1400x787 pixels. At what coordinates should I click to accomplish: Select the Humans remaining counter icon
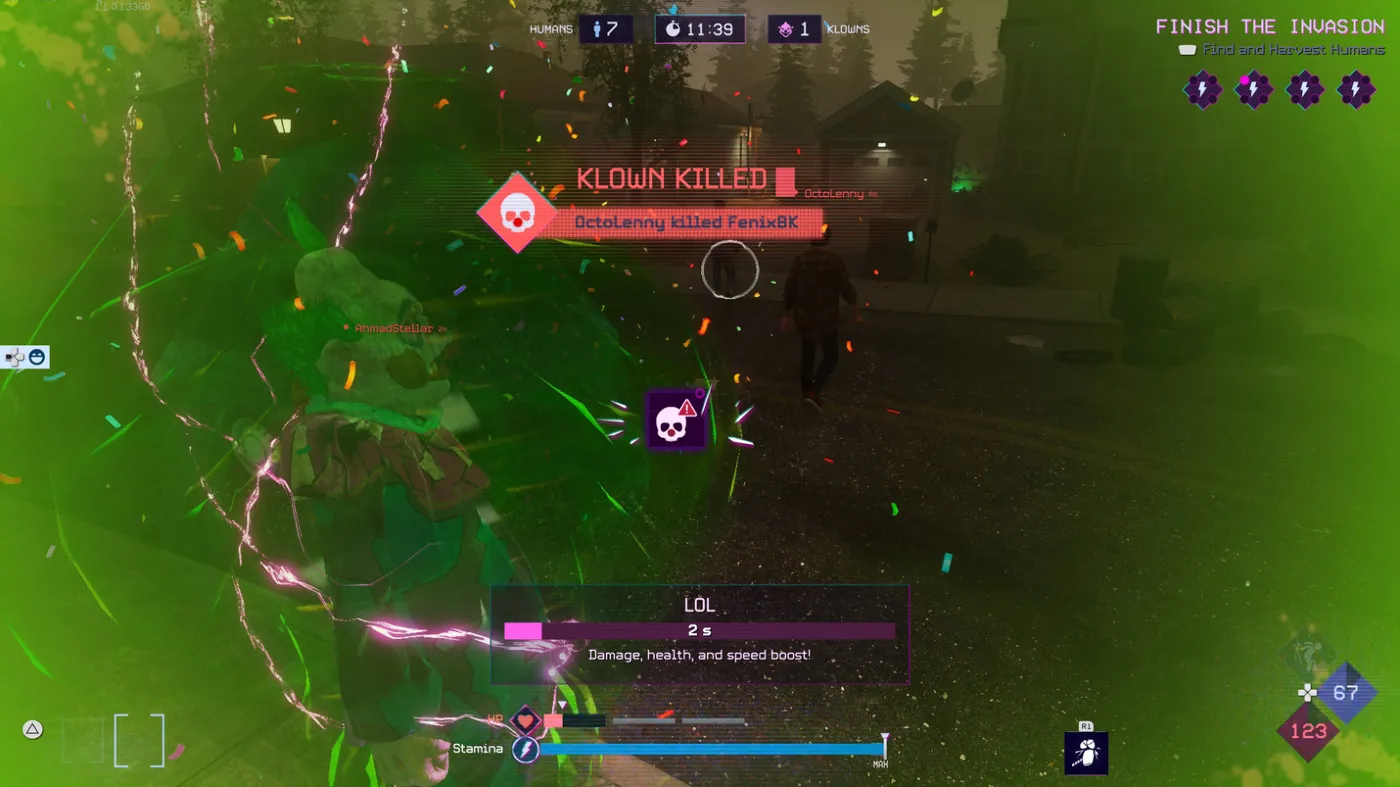pyautogui.click(x=606, y=29)
